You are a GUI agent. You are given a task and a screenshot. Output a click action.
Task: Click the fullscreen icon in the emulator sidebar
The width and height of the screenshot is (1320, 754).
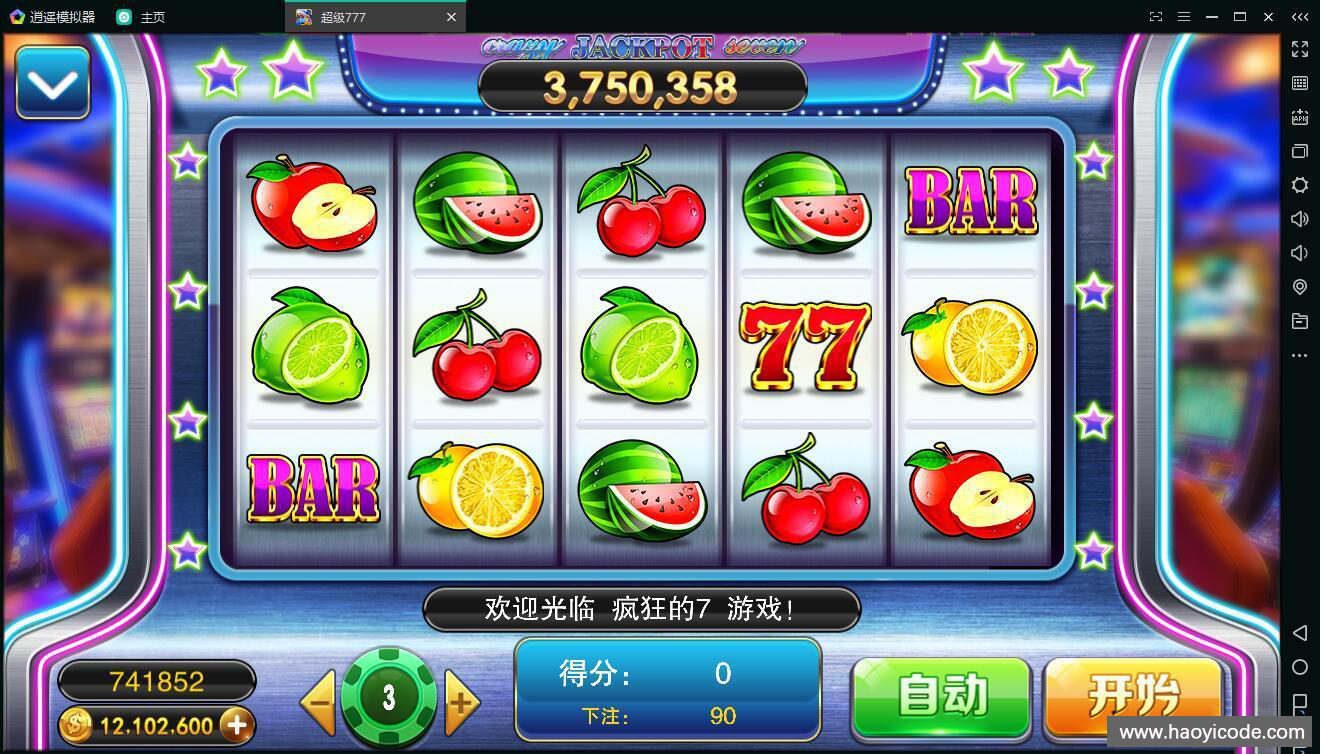point(1300,49)
